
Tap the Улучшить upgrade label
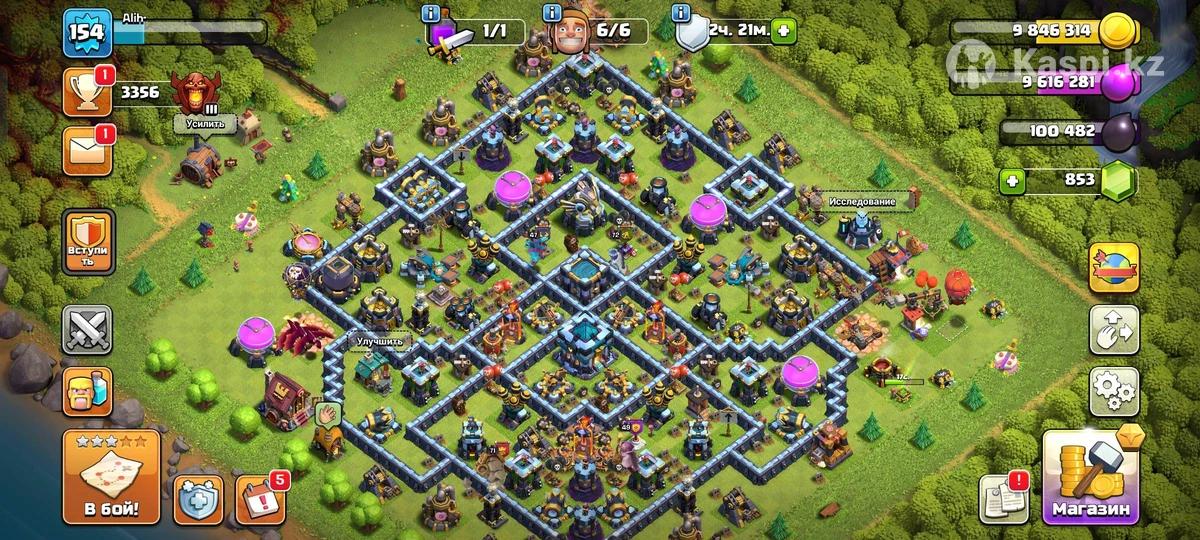coord(381,340)
